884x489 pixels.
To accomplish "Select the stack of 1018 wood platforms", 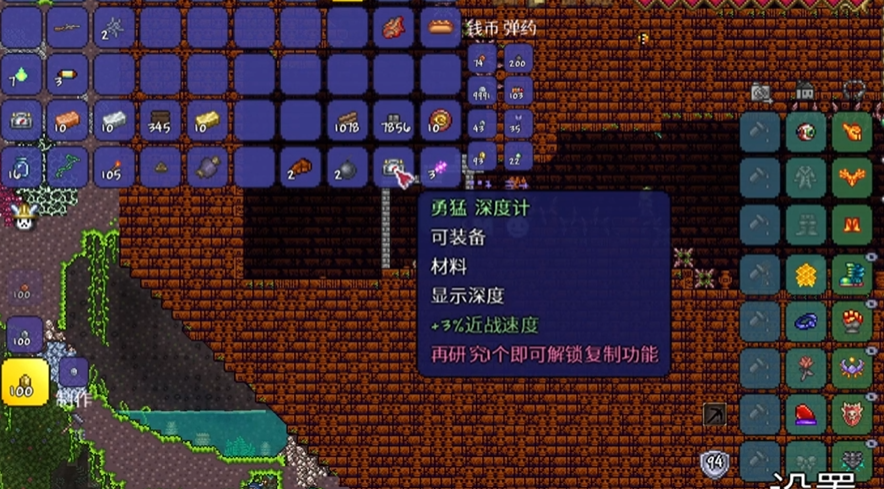I will pyautogui.click(x=347, y=121).
